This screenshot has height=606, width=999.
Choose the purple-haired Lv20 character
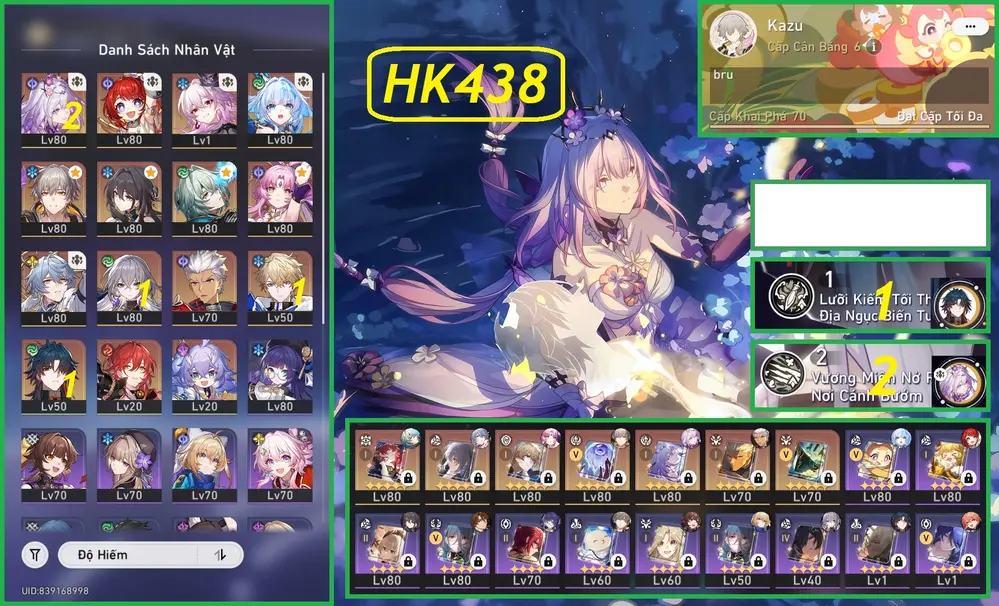(204, 377)
